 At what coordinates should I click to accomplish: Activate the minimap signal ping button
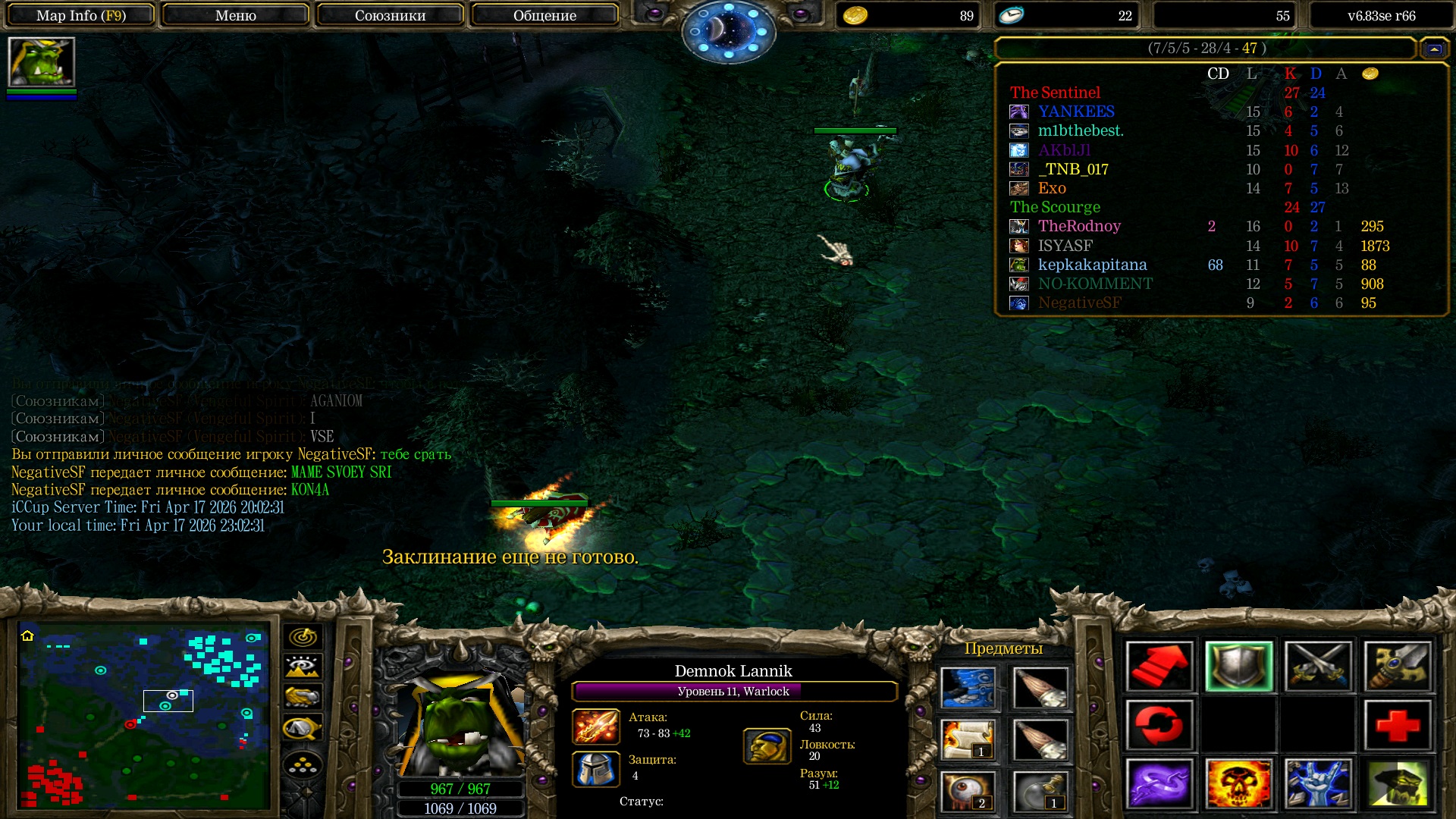point(303,637)
